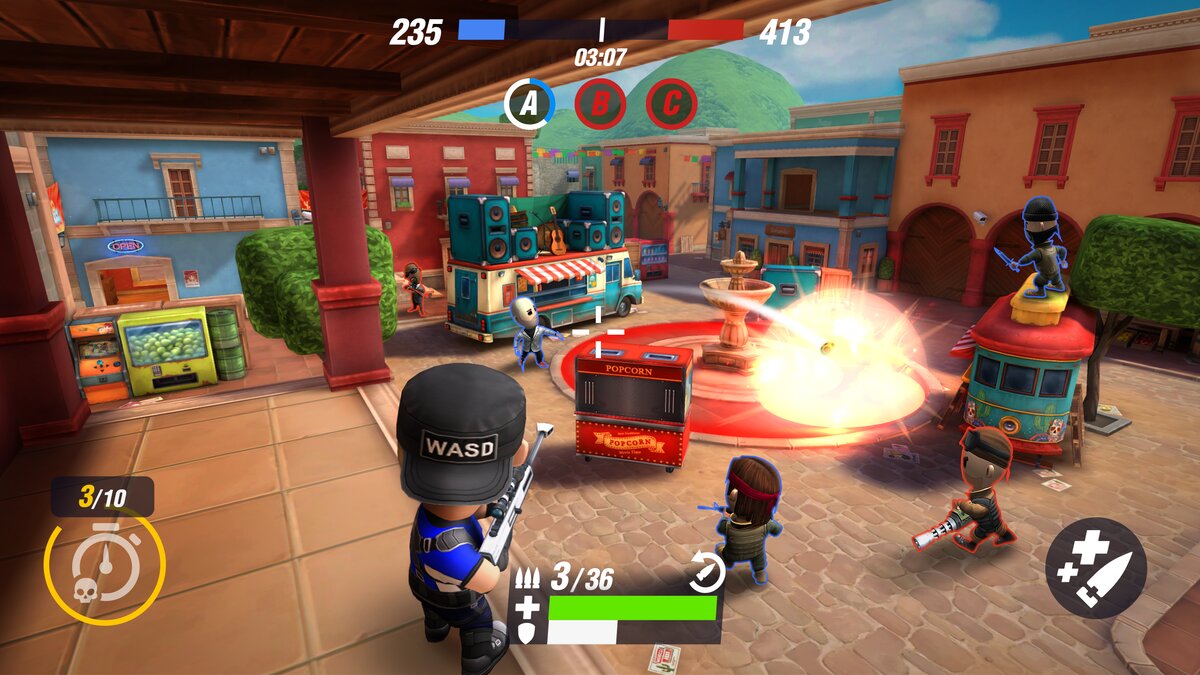
Task: Activate the skull stopwatch ability
Action: tap(104, 567)
